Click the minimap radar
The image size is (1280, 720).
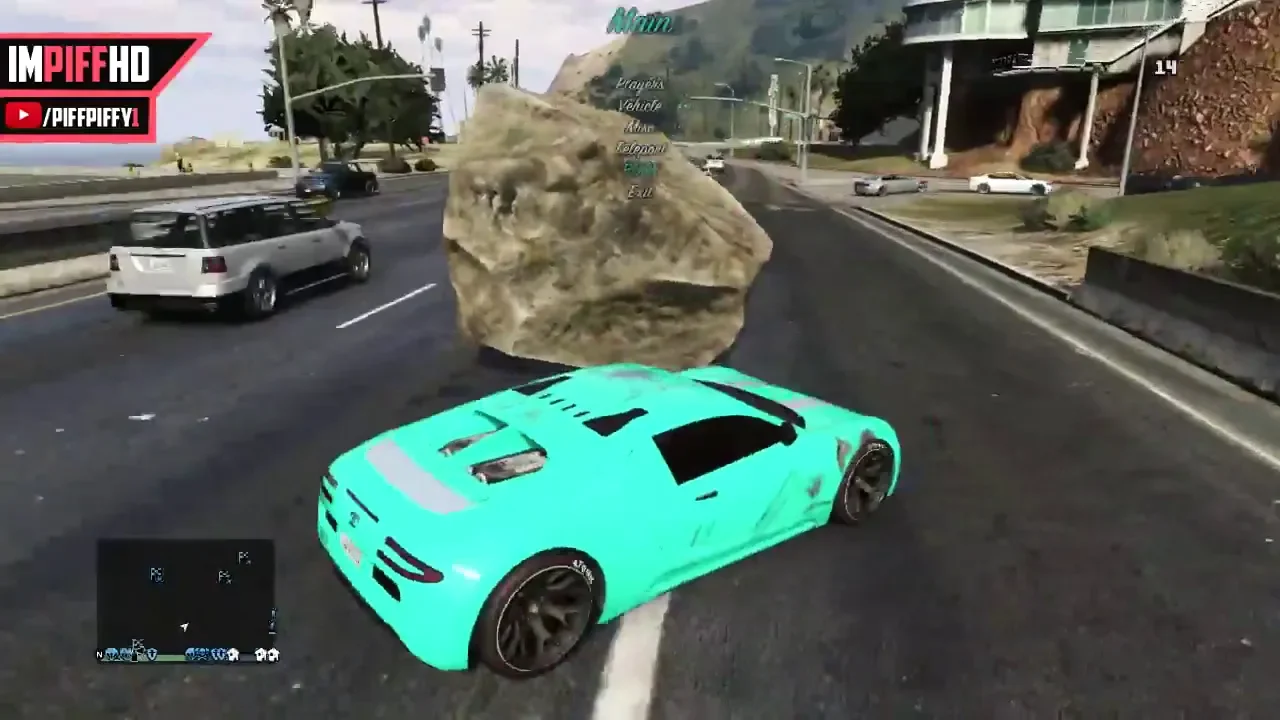tap(185, 598)
